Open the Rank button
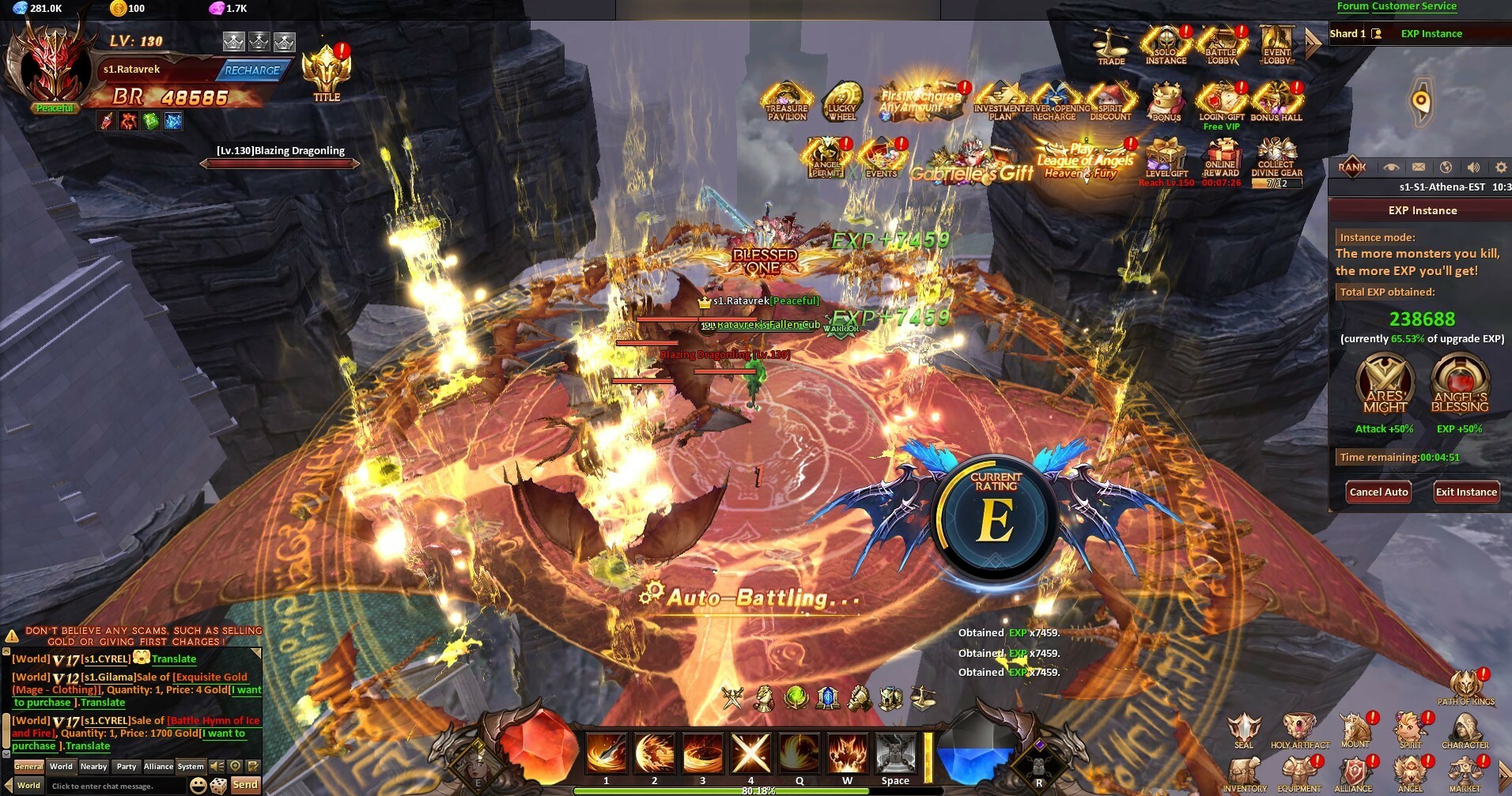Screen dimensions: 1512x796 click(1352, 167)
